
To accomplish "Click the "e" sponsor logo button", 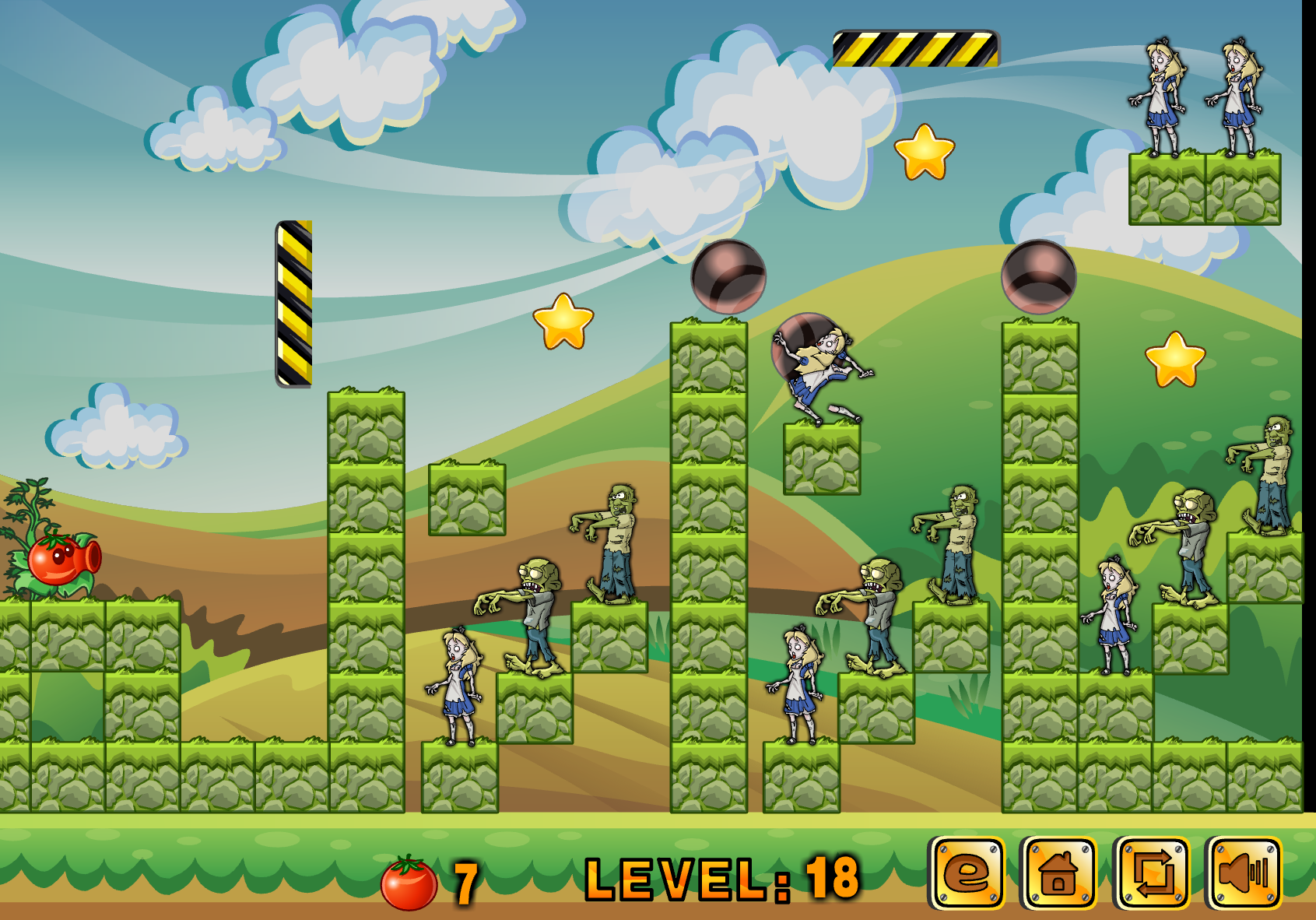I will click(x=967, y=873).
